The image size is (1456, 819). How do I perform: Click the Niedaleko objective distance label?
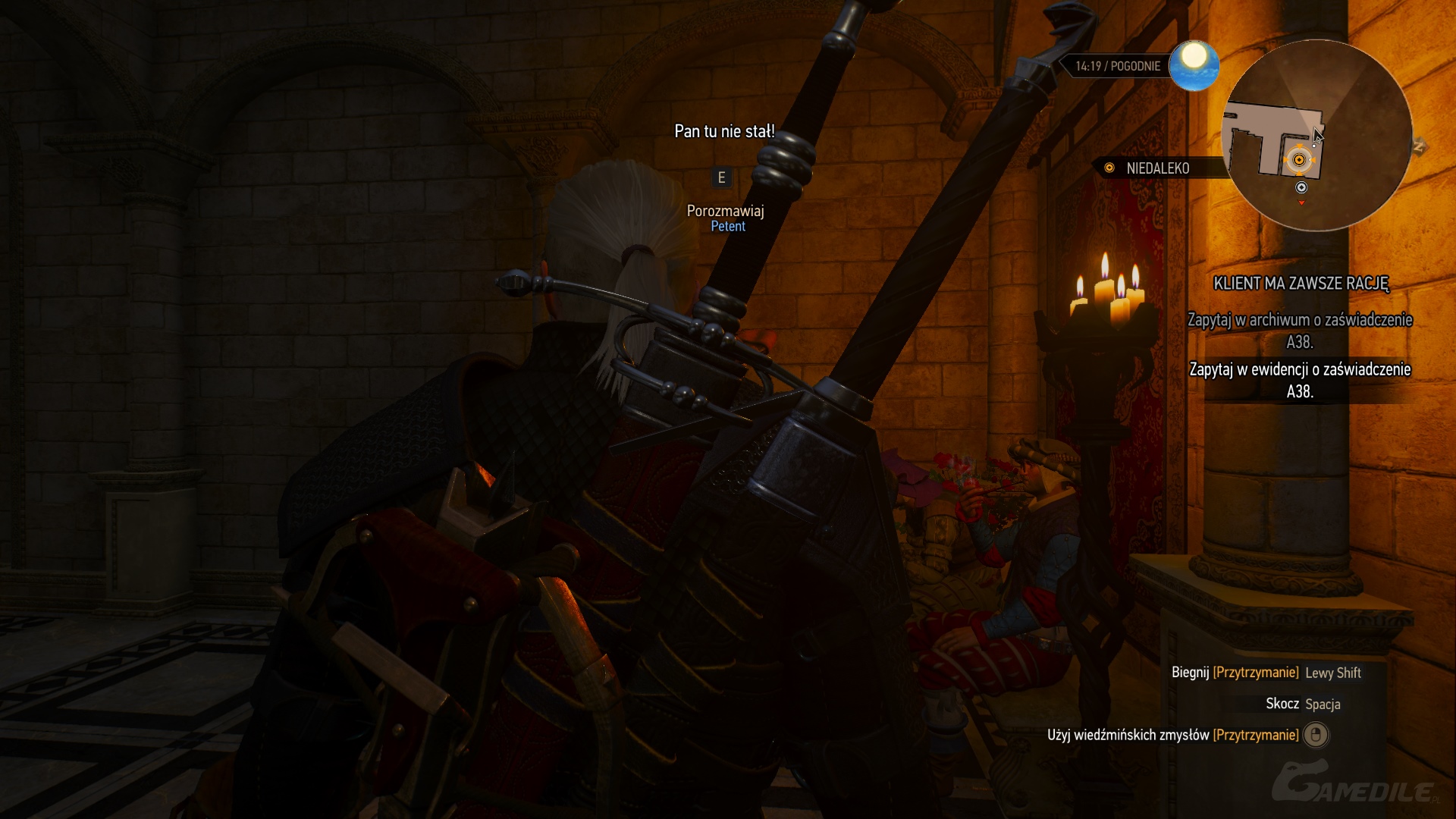coord(1157,168)
